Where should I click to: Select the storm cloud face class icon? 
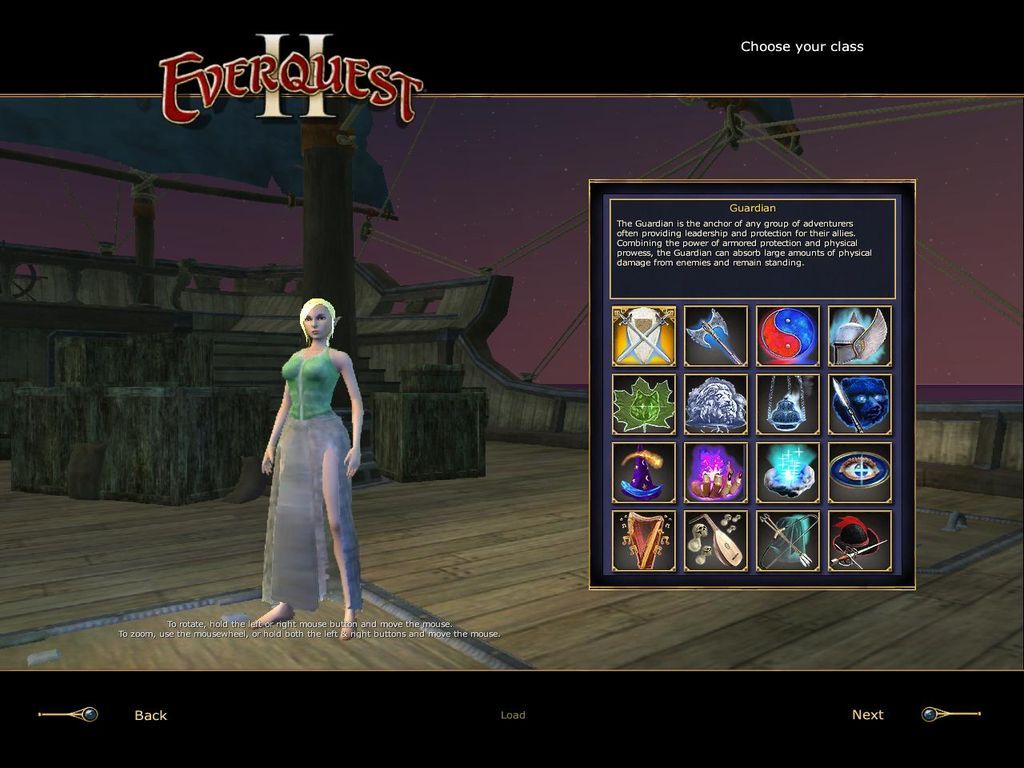[716, 405]
